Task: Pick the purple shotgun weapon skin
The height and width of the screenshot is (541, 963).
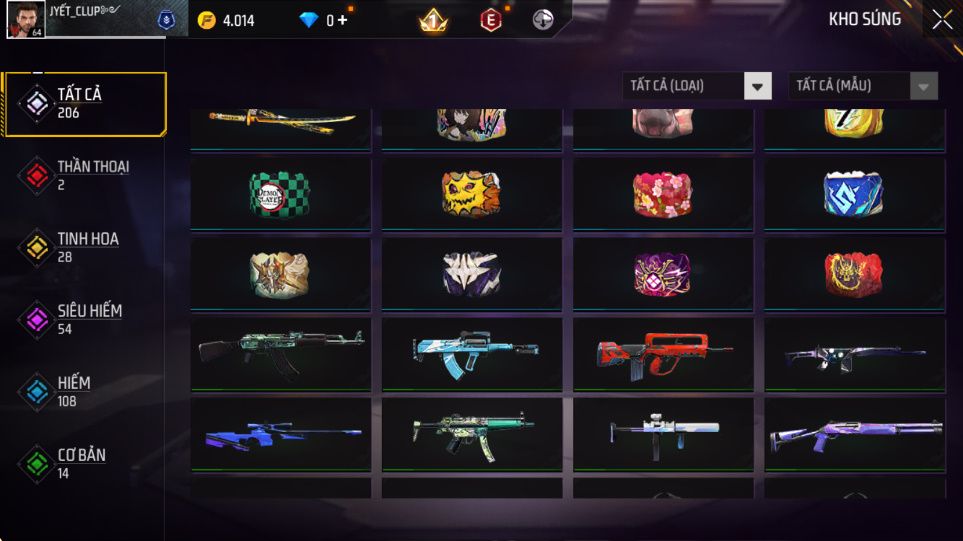Action: click(854, 434)
